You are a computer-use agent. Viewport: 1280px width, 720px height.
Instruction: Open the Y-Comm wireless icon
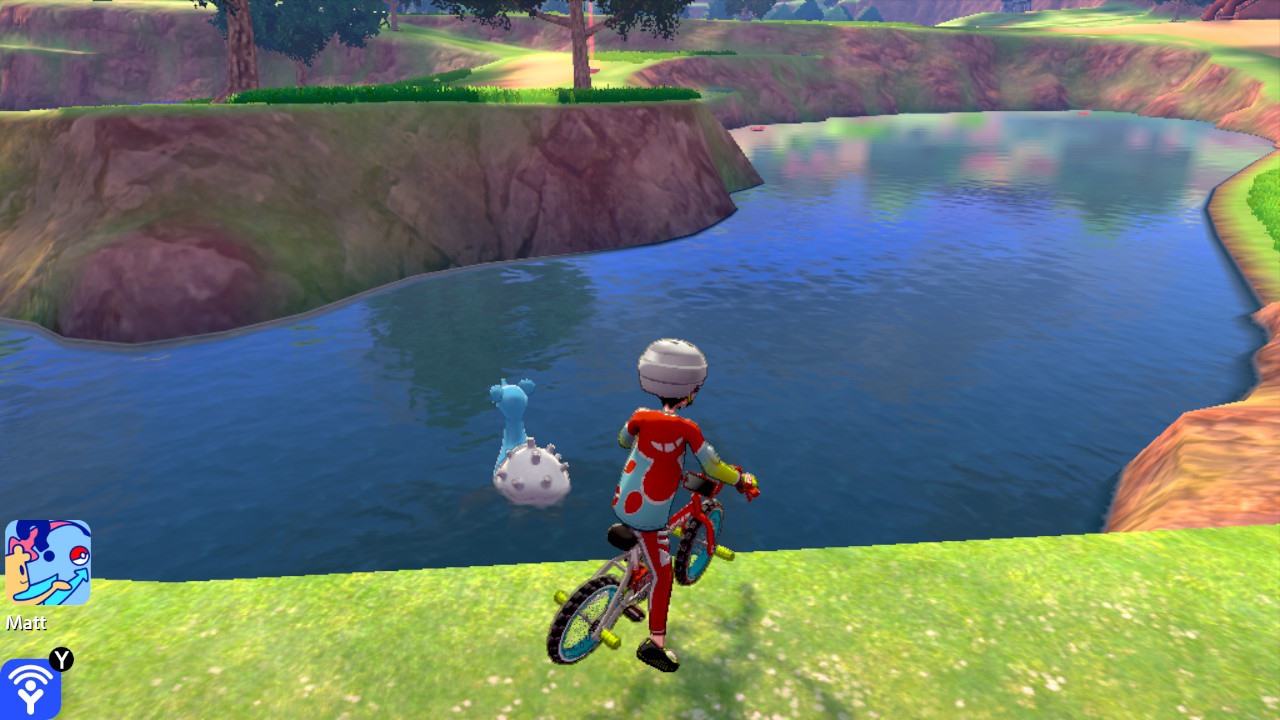[x=30, y=688]
